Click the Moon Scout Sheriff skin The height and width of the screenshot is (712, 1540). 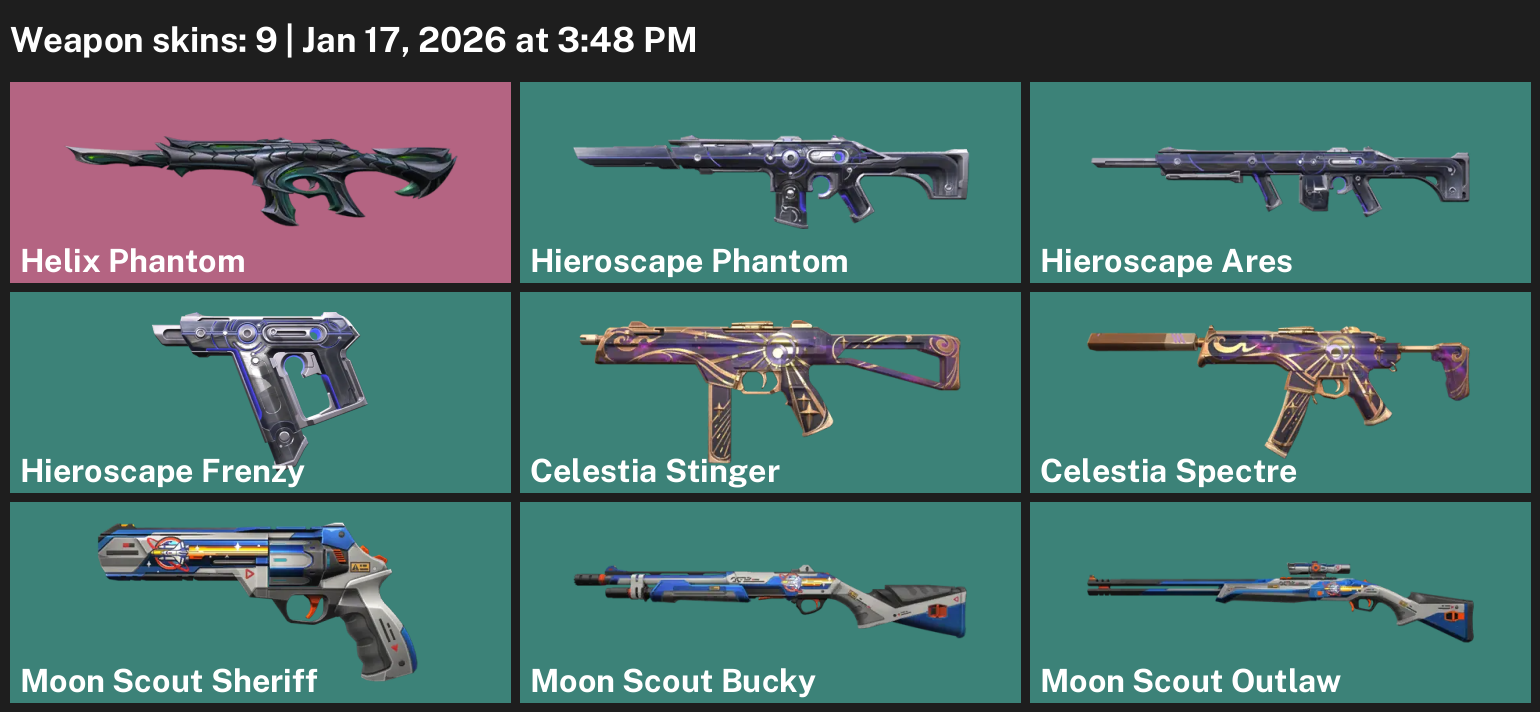tap(260, 602)
